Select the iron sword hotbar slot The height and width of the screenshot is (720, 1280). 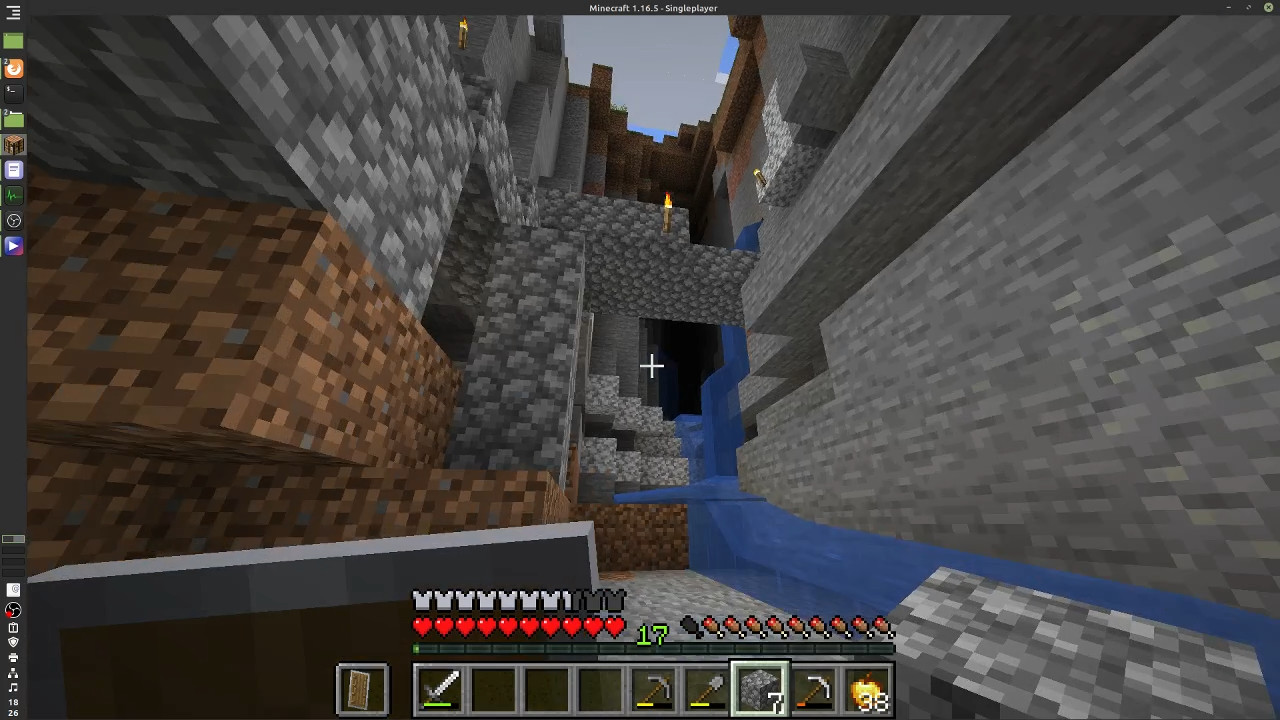439,690
